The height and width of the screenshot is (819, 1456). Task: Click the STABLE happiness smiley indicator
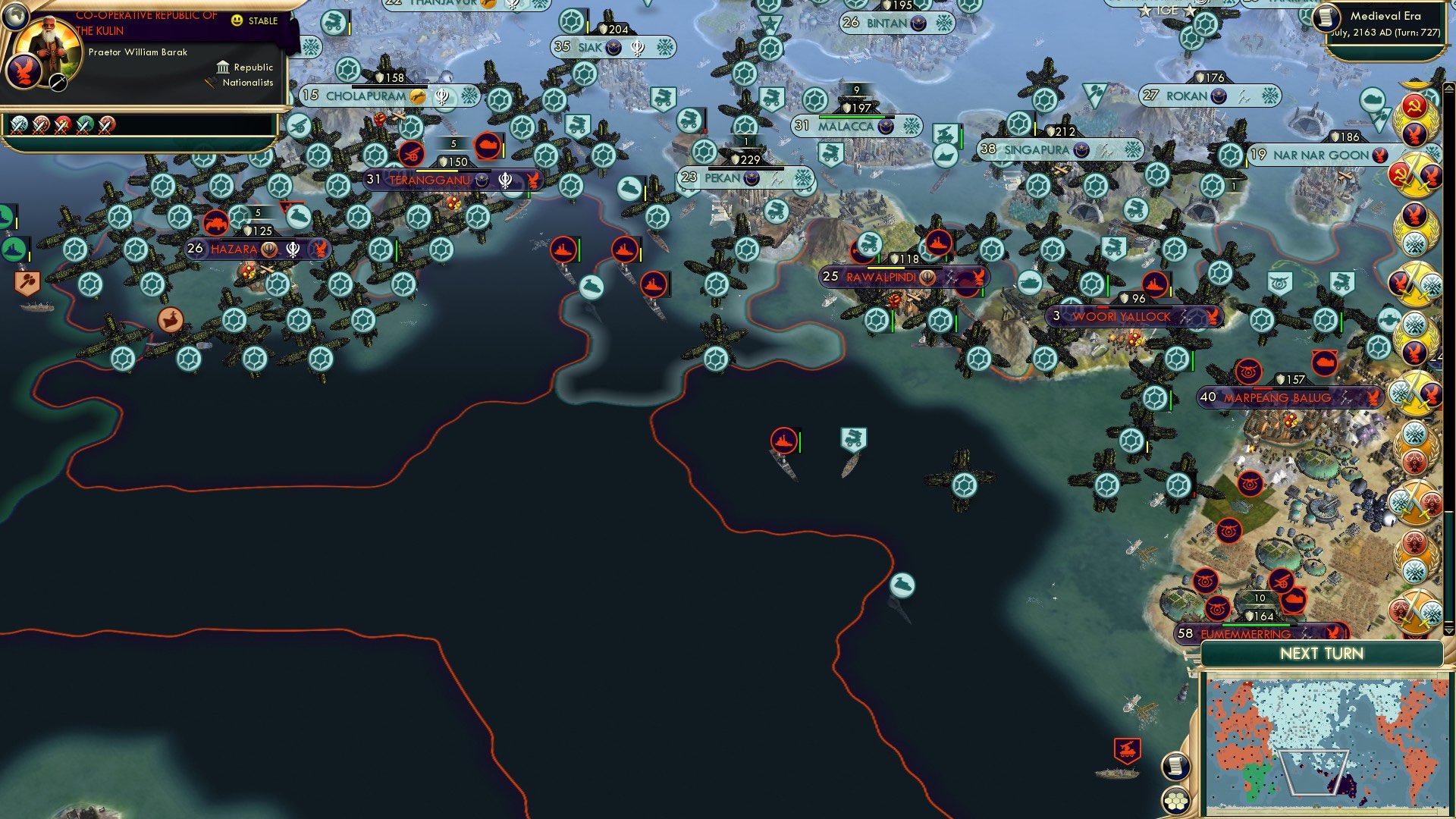click(237, 19)
